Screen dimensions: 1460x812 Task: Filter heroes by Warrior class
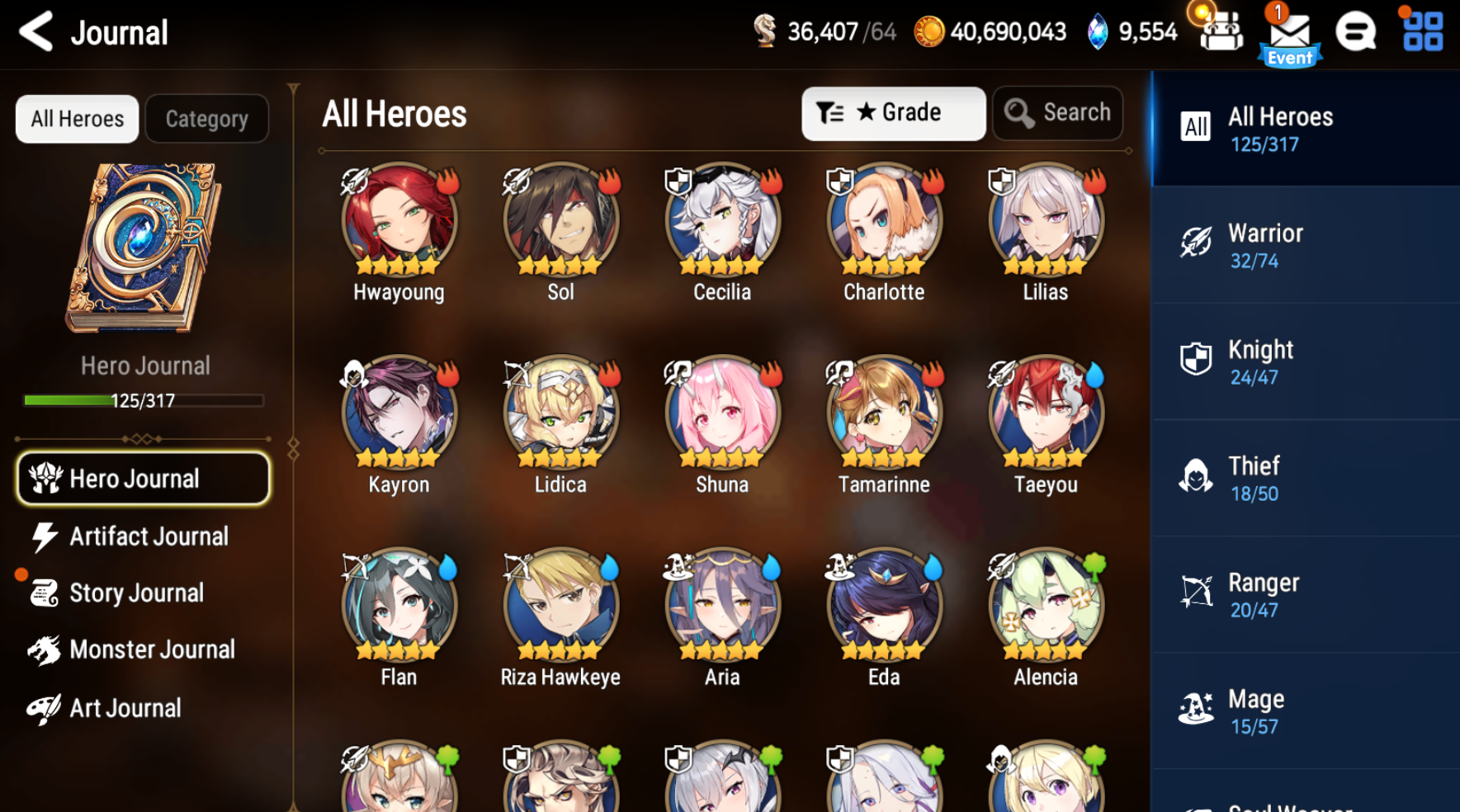pyautogui.click(x=1304, y=245)
